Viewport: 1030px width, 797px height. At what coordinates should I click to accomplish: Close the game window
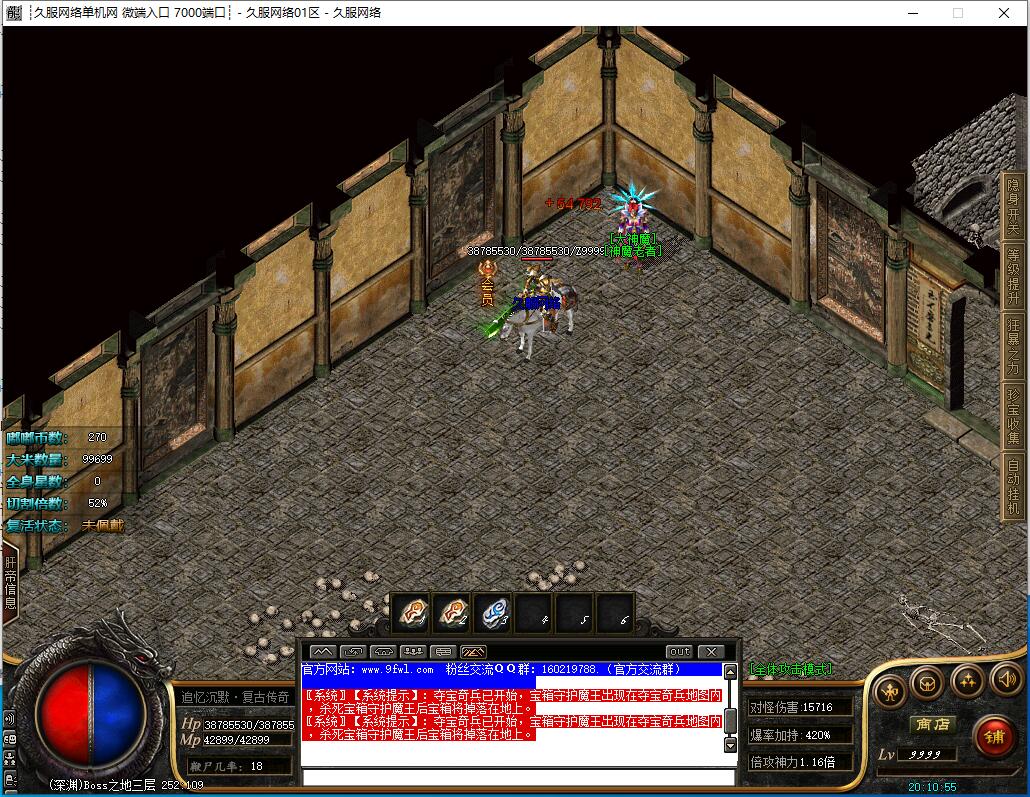[1004, 13]
